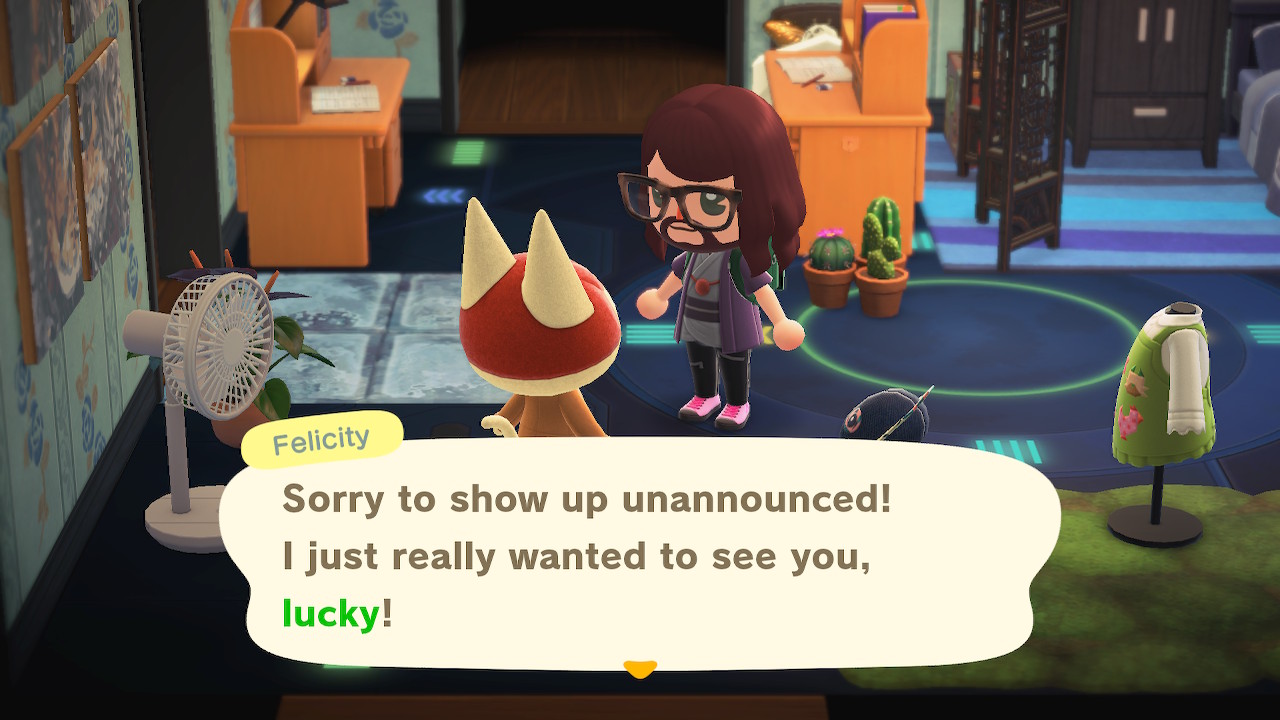This screenshot has height=720, width=1280.
Task: Advance dialogue with the orange continue arrow
Action: [x=639, y=668]
